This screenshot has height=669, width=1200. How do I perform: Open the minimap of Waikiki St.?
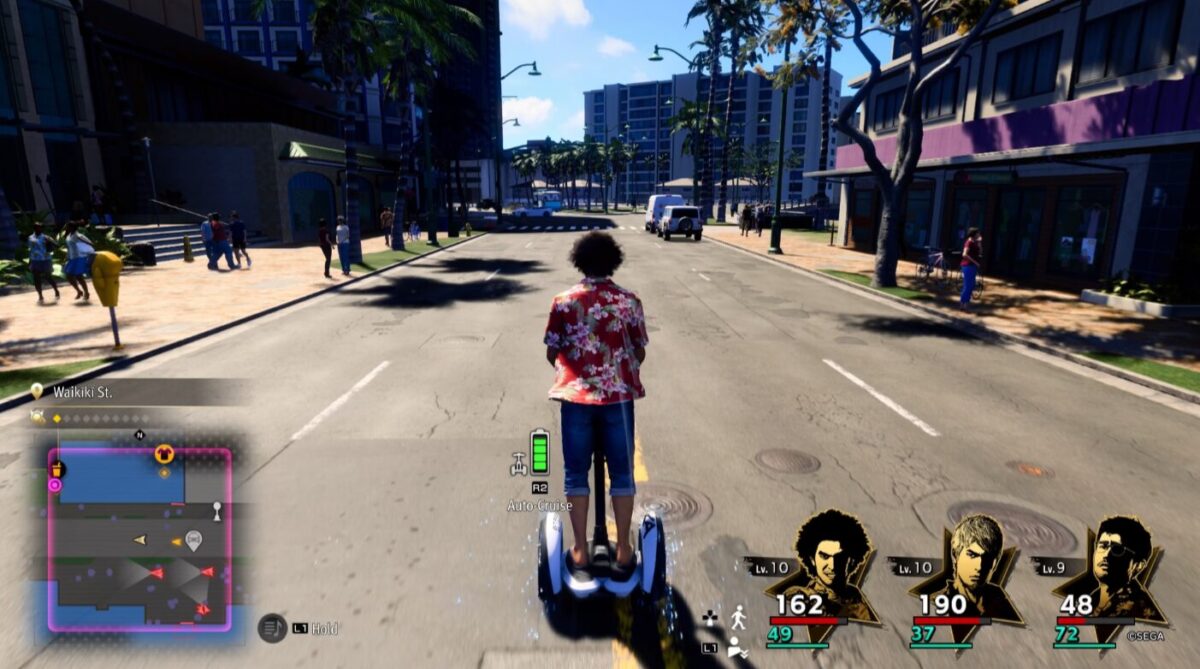click(x=140, y=540)
